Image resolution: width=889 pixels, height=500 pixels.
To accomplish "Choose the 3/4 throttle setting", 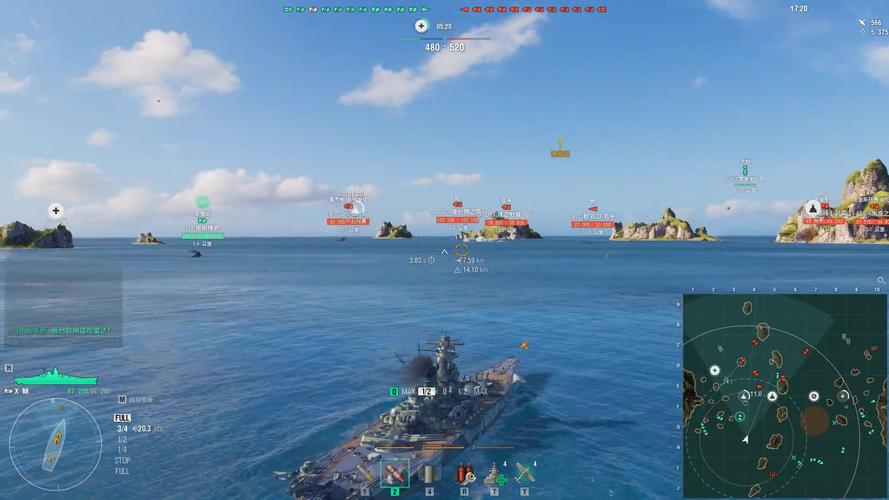I will (x=122, y=428).
